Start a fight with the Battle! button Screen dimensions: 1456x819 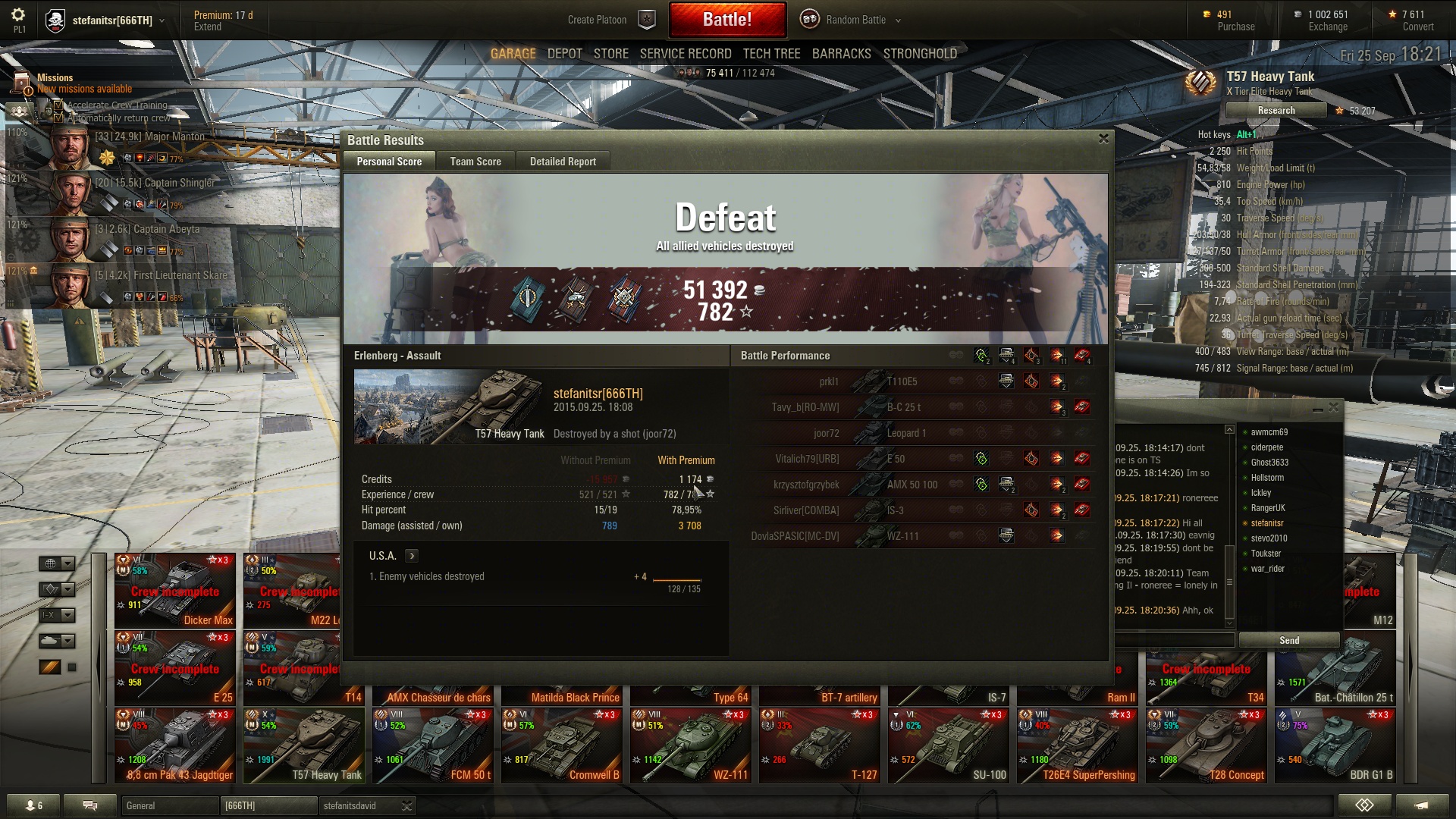pyautogui.click(x=727, y=20)
